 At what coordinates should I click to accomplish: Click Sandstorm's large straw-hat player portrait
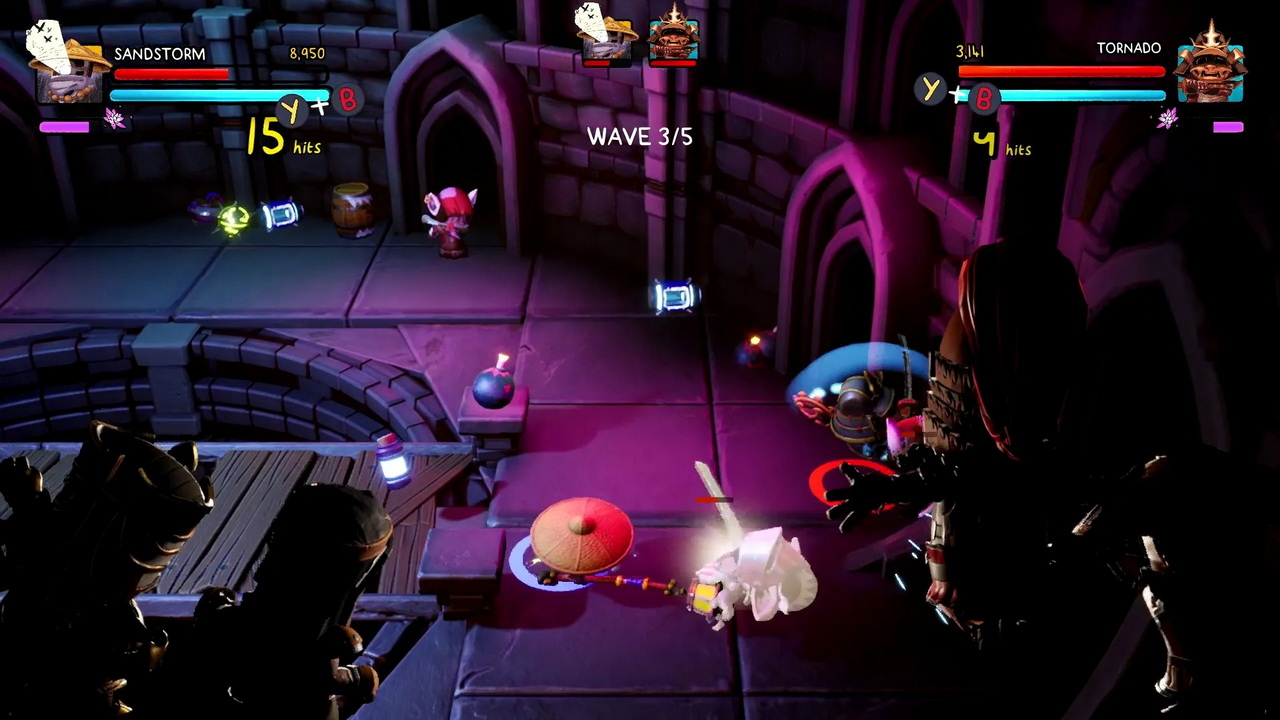point(67,63)
